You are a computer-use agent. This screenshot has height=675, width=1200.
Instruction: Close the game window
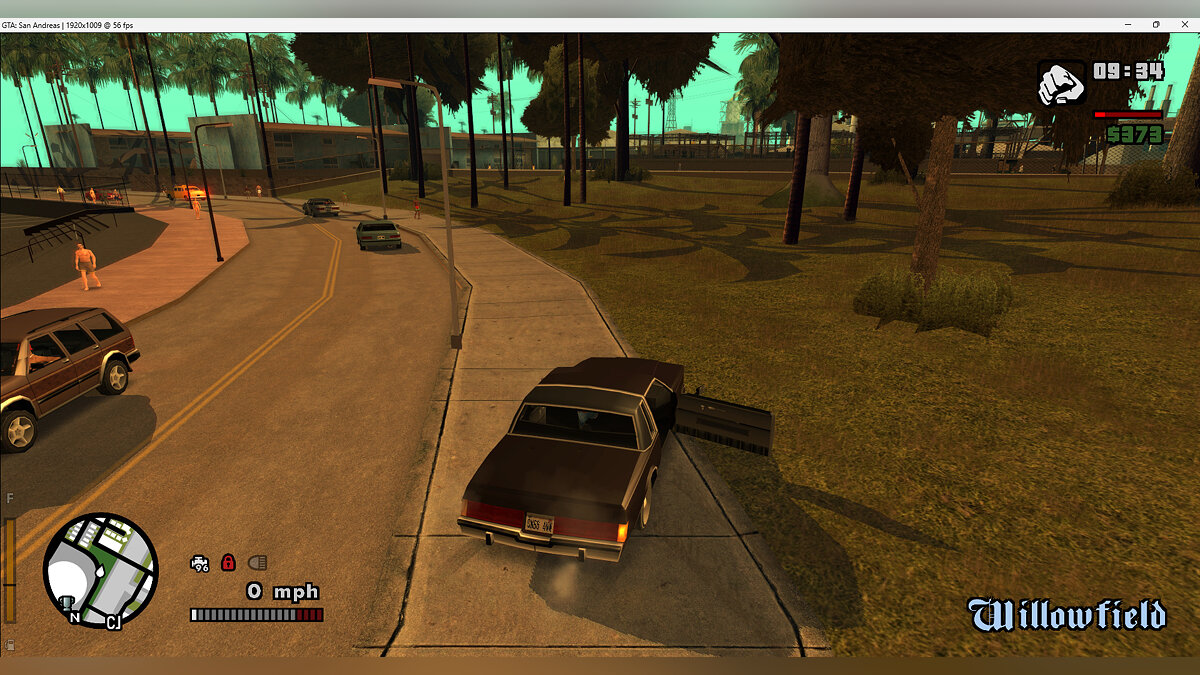click(1185, 24)
